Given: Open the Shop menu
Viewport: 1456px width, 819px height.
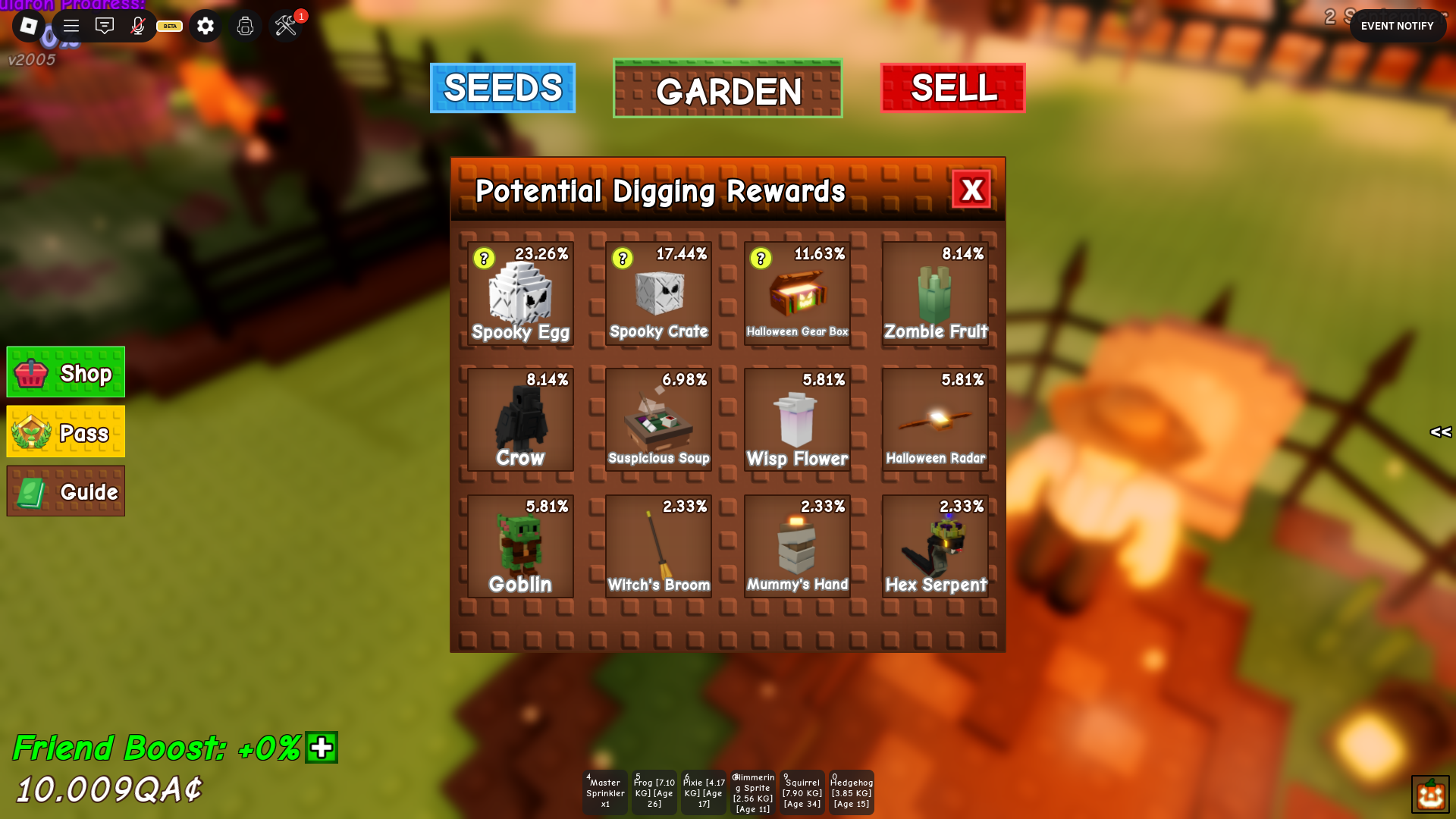Looking at the screenshot, I should tap(66, 372).
